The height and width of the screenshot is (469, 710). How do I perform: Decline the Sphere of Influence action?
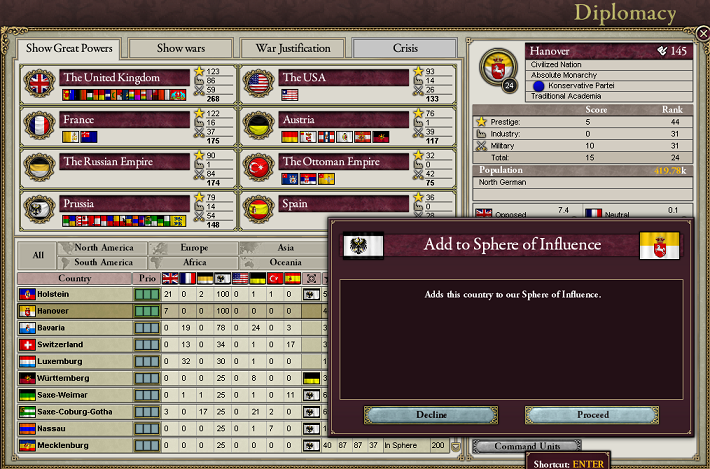[x=430, y=415]
